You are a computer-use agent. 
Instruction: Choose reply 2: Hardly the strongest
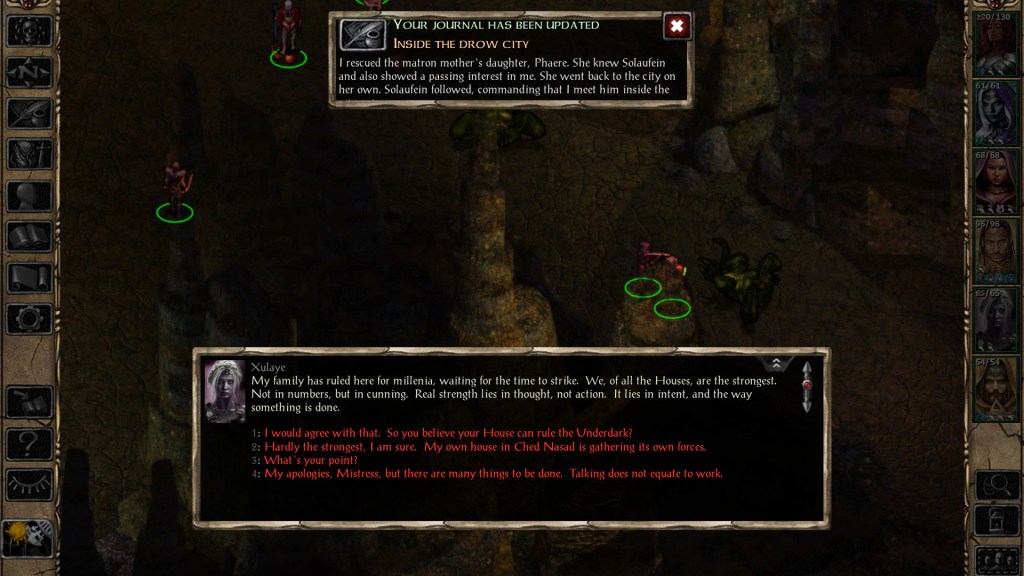pos(485,447)
